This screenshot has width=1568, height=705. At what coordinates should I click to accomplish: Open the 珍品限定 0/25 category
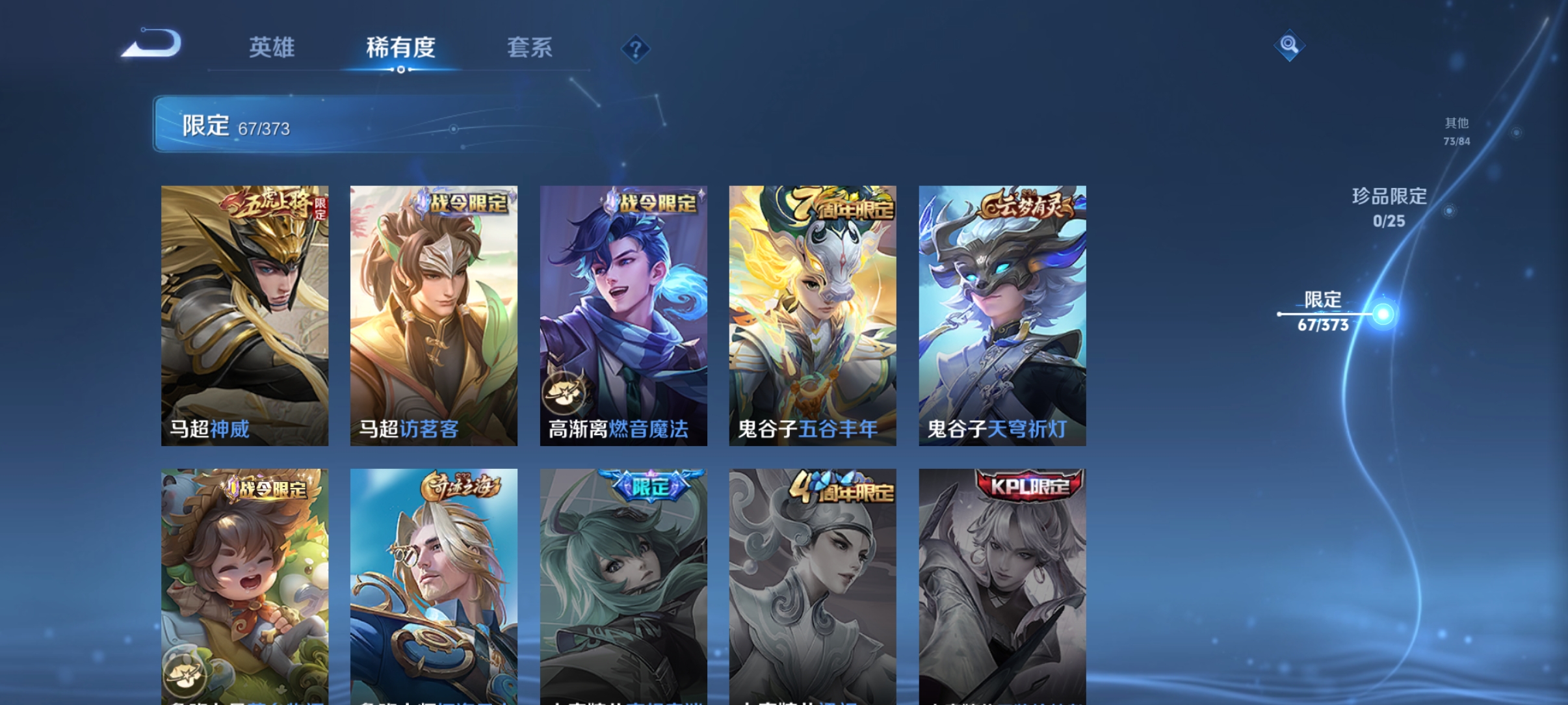[x=1389, y=208]
